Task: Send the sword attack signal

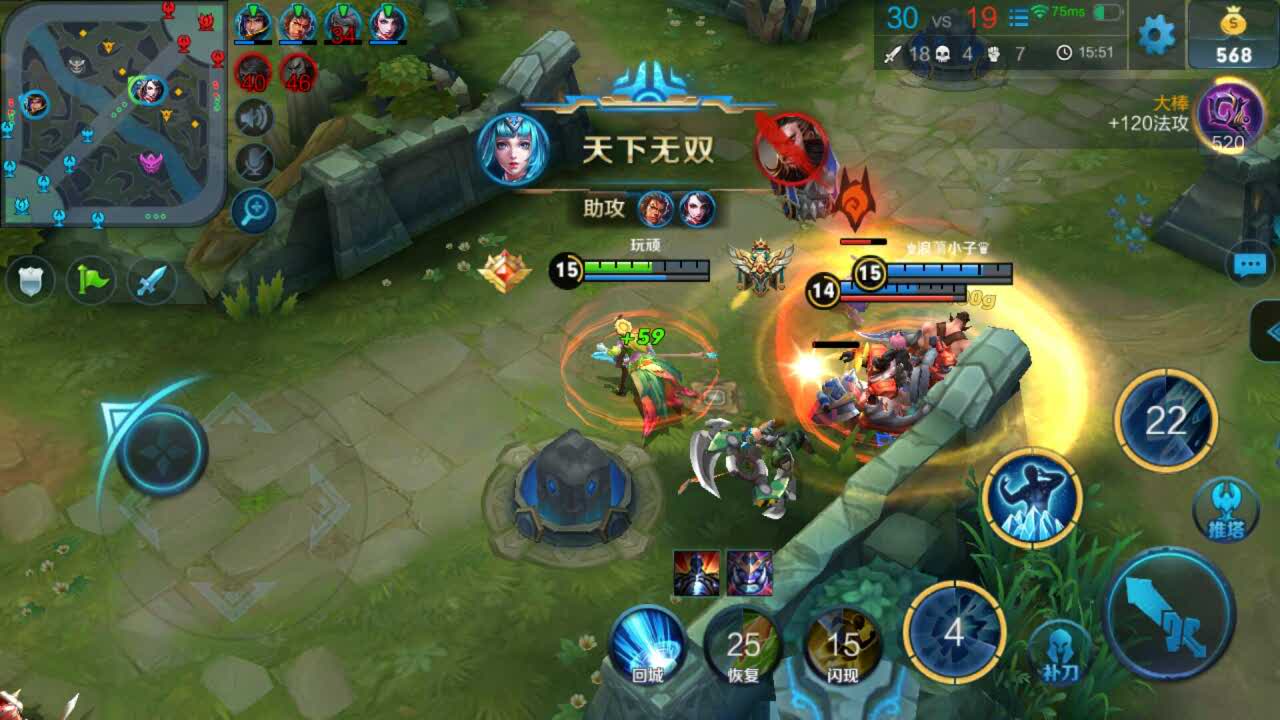Action: click(x=150, y=282)
